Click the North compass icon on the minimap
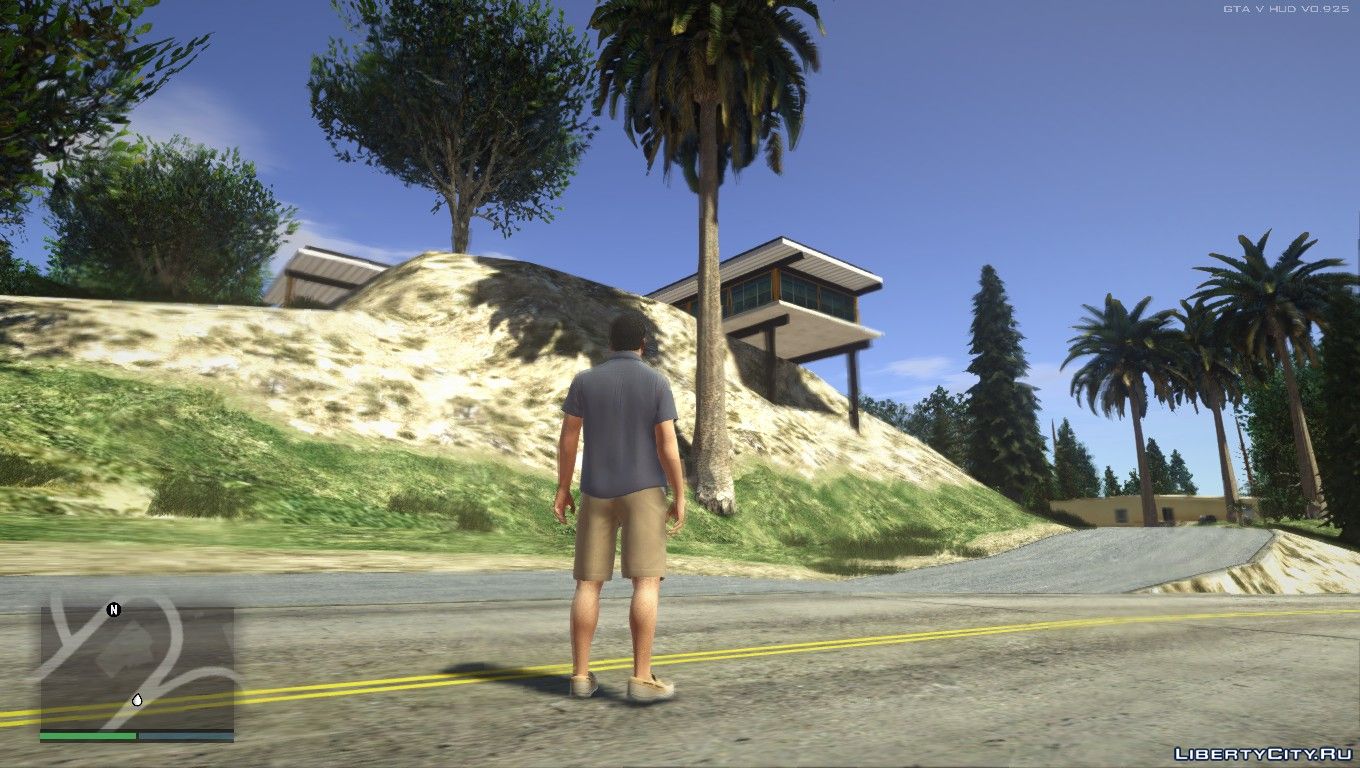Screen dimensions: 1360x768 pyautogui.click(x=113, y=610)
